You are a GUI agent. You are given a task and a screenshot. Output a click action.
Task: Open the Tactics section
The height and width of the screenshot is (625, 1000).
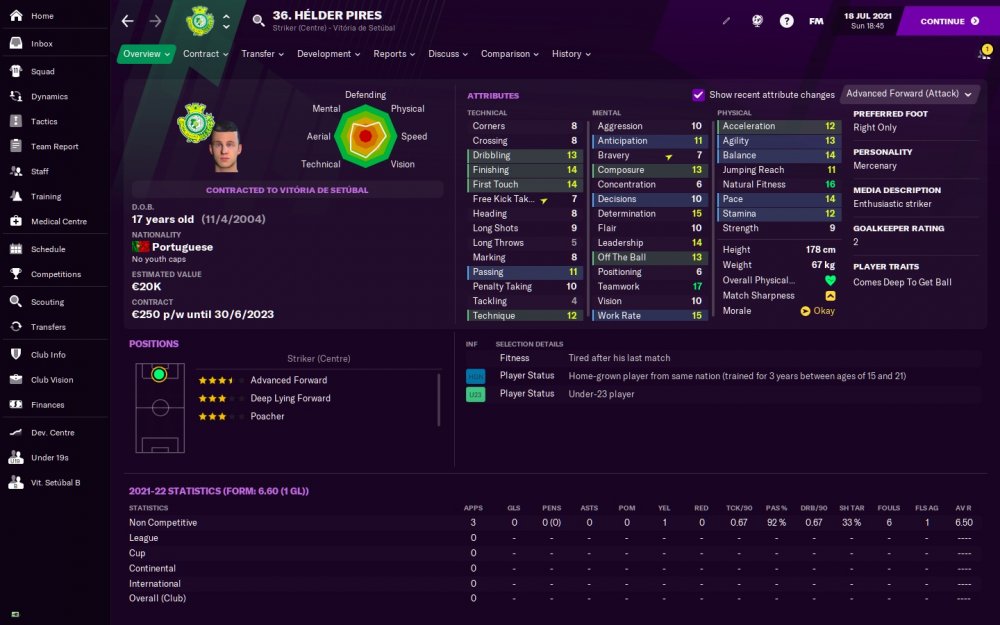(44, 122)
